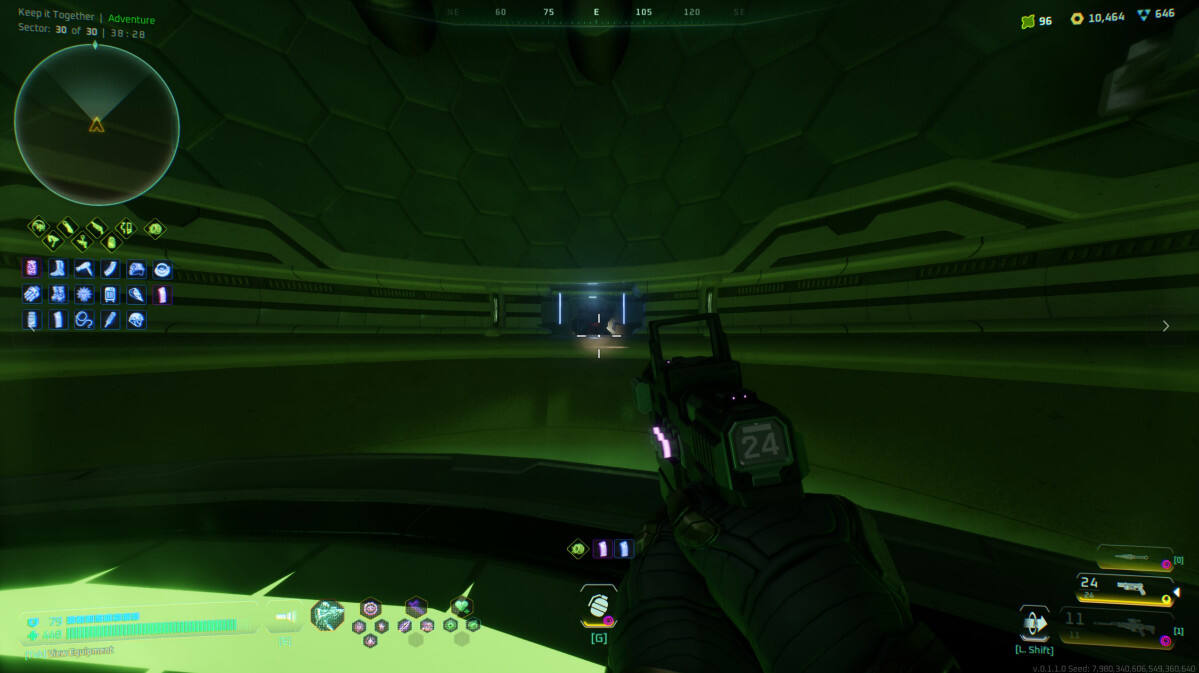This screenshot has width=1199, height=673.
Task: Click the green heart skill hexagon
Action: pyautogui.click(x=461, y=606)
